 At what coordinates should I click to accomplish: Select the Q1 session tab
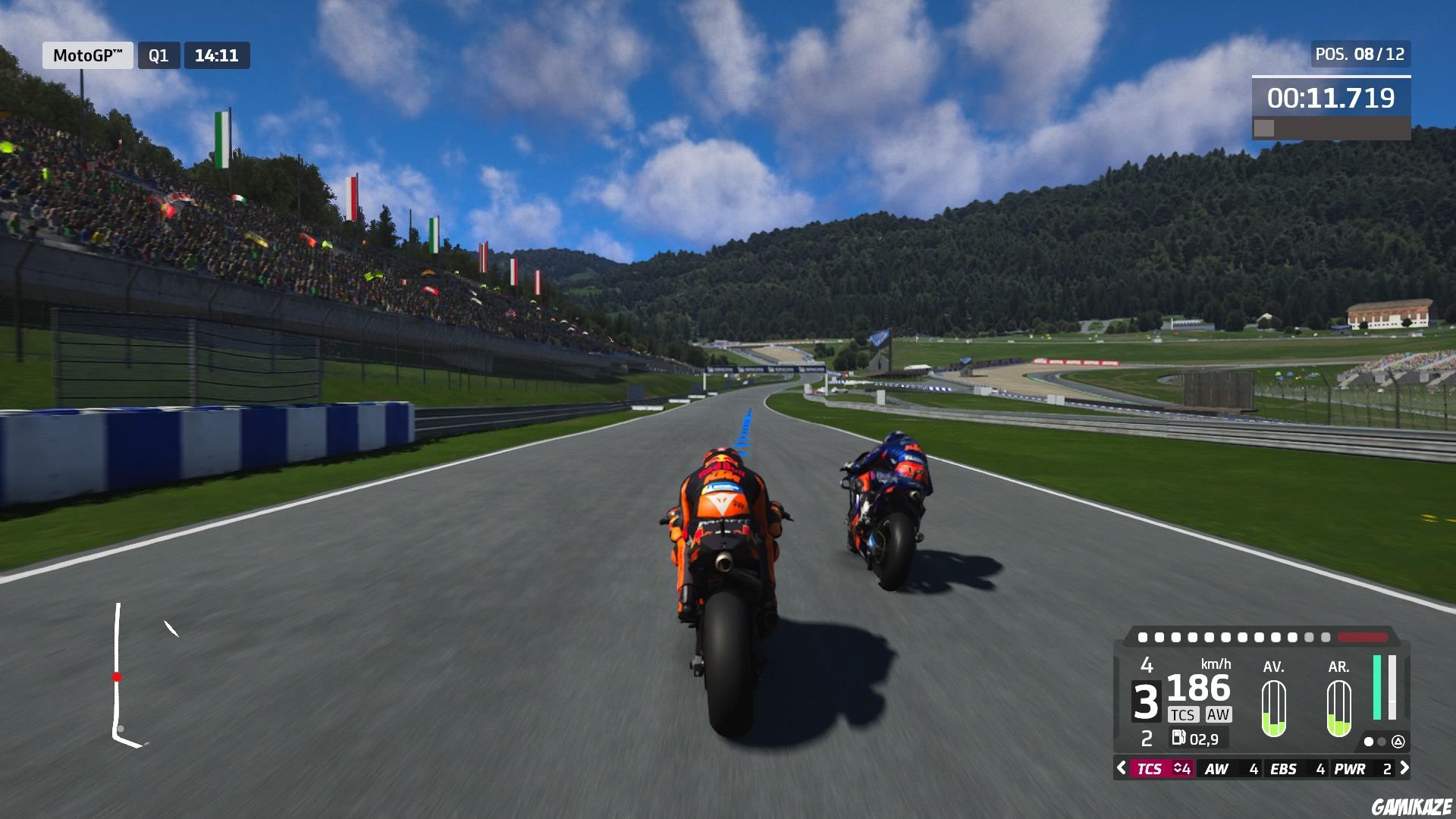click(159, 55)
